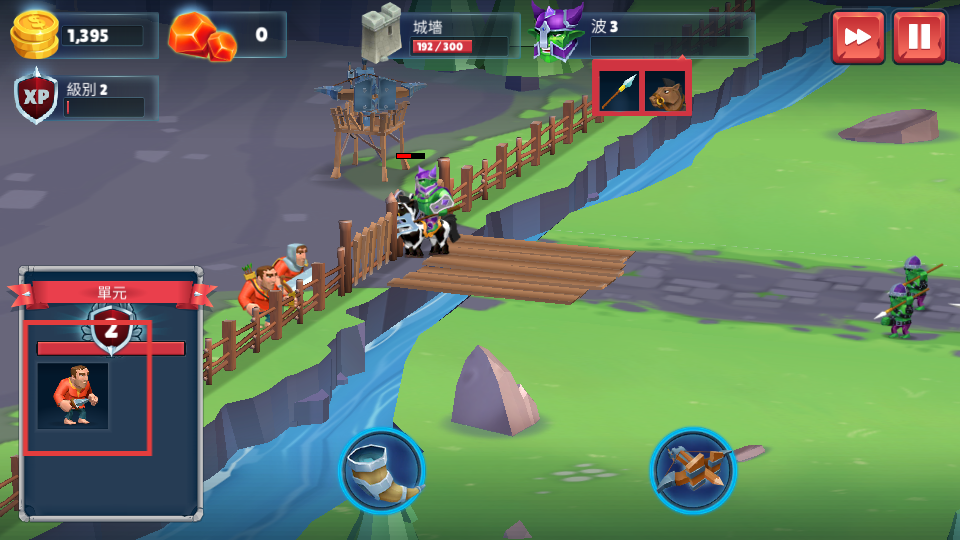This screenshot has width=960, height=540.
Task: Click the spear enemy wave icon
Action: [x=619, y=91]
